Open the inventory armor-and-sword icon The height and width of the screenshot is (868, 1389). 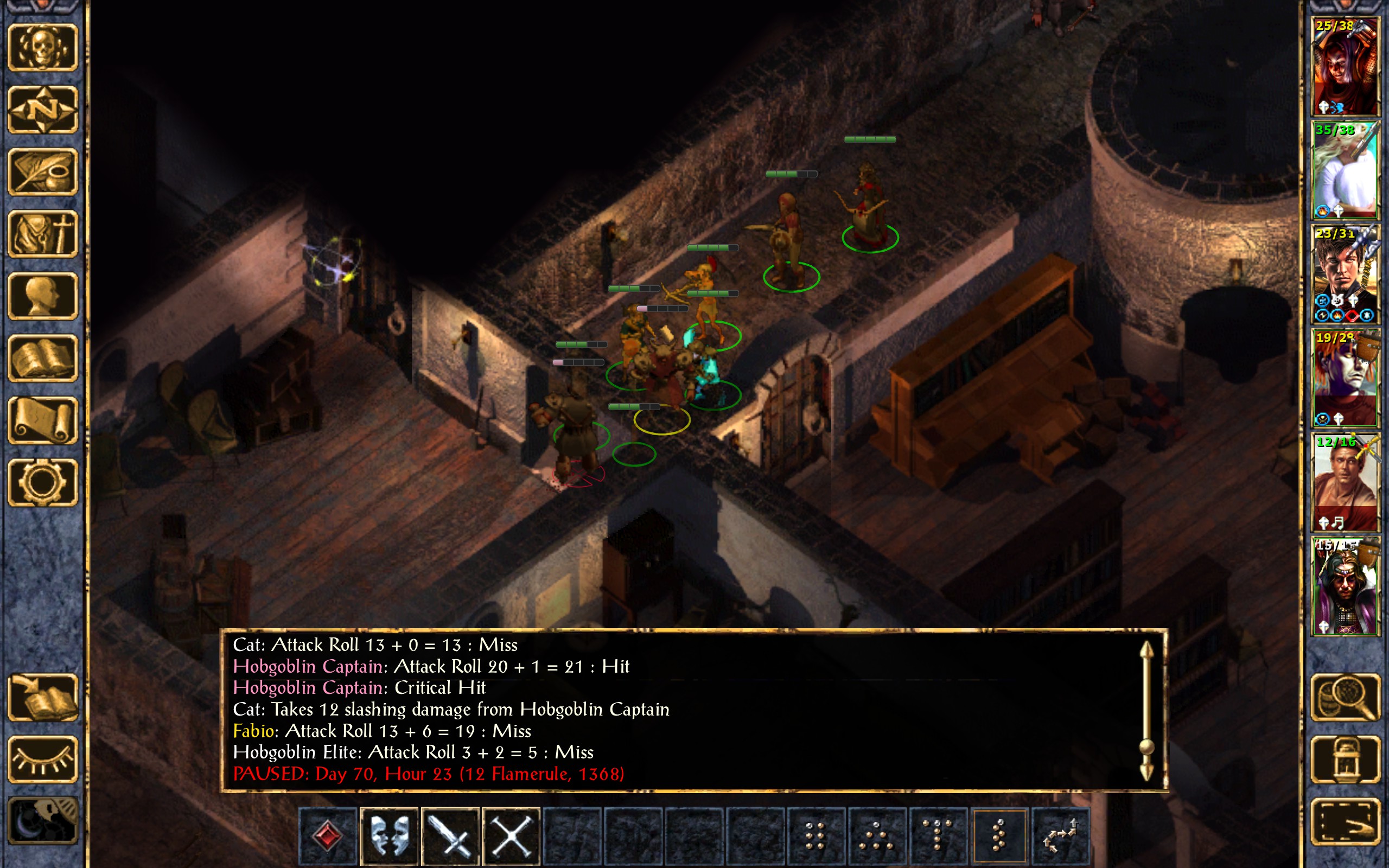(x=42, y=234)
